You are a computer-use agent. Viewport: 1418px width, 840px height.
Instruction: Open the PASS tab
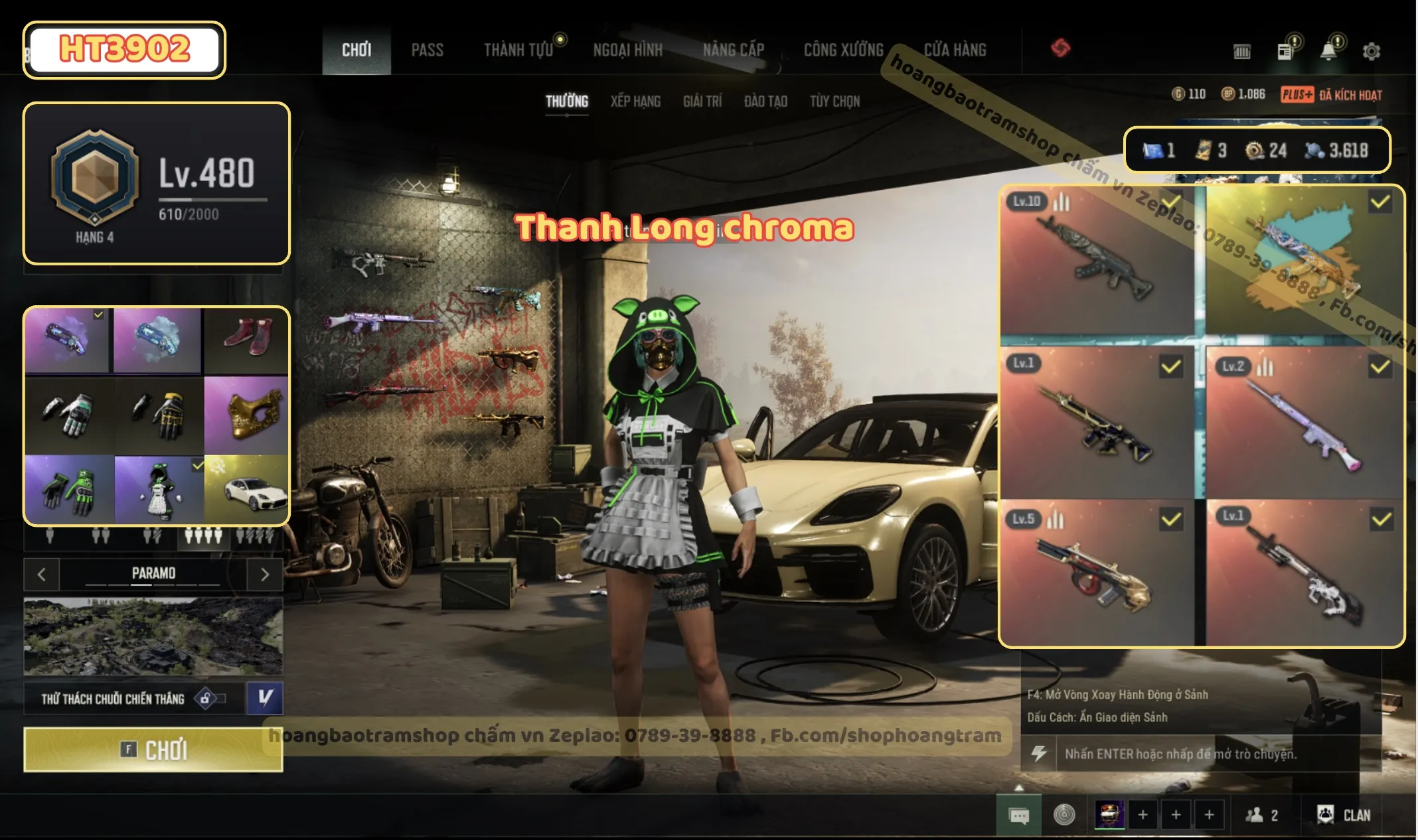tap(427, 50)
